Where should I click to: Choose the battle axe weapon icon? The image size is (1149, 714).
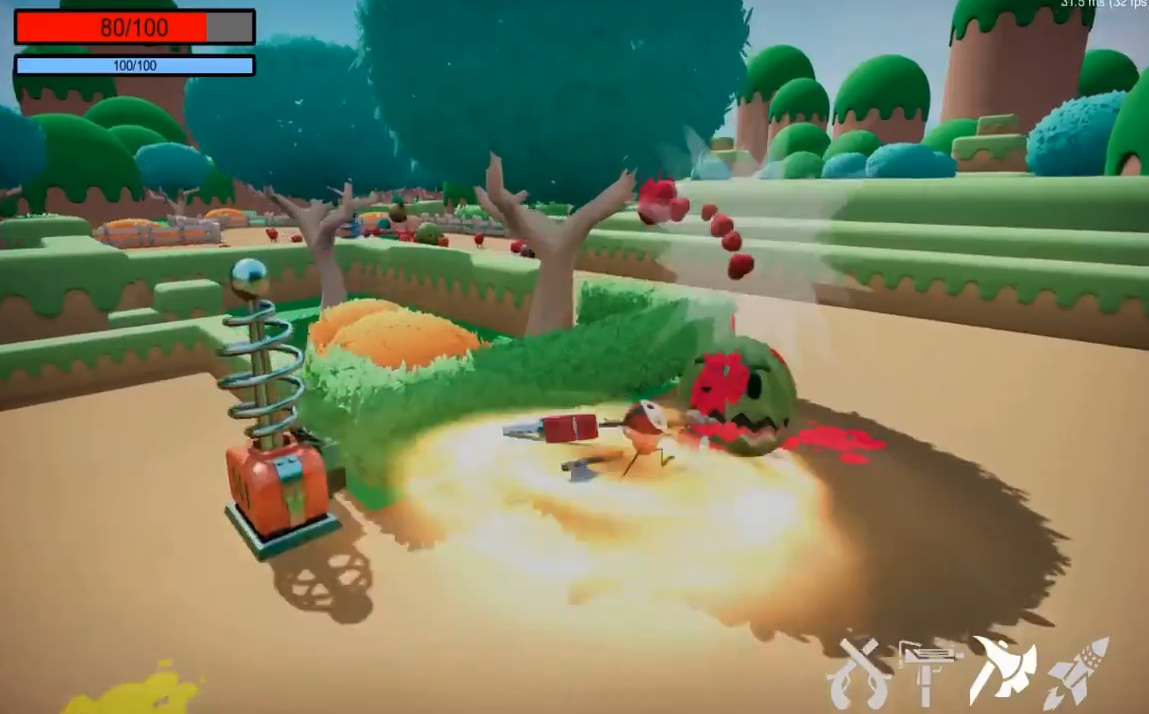coord(1003,669)
